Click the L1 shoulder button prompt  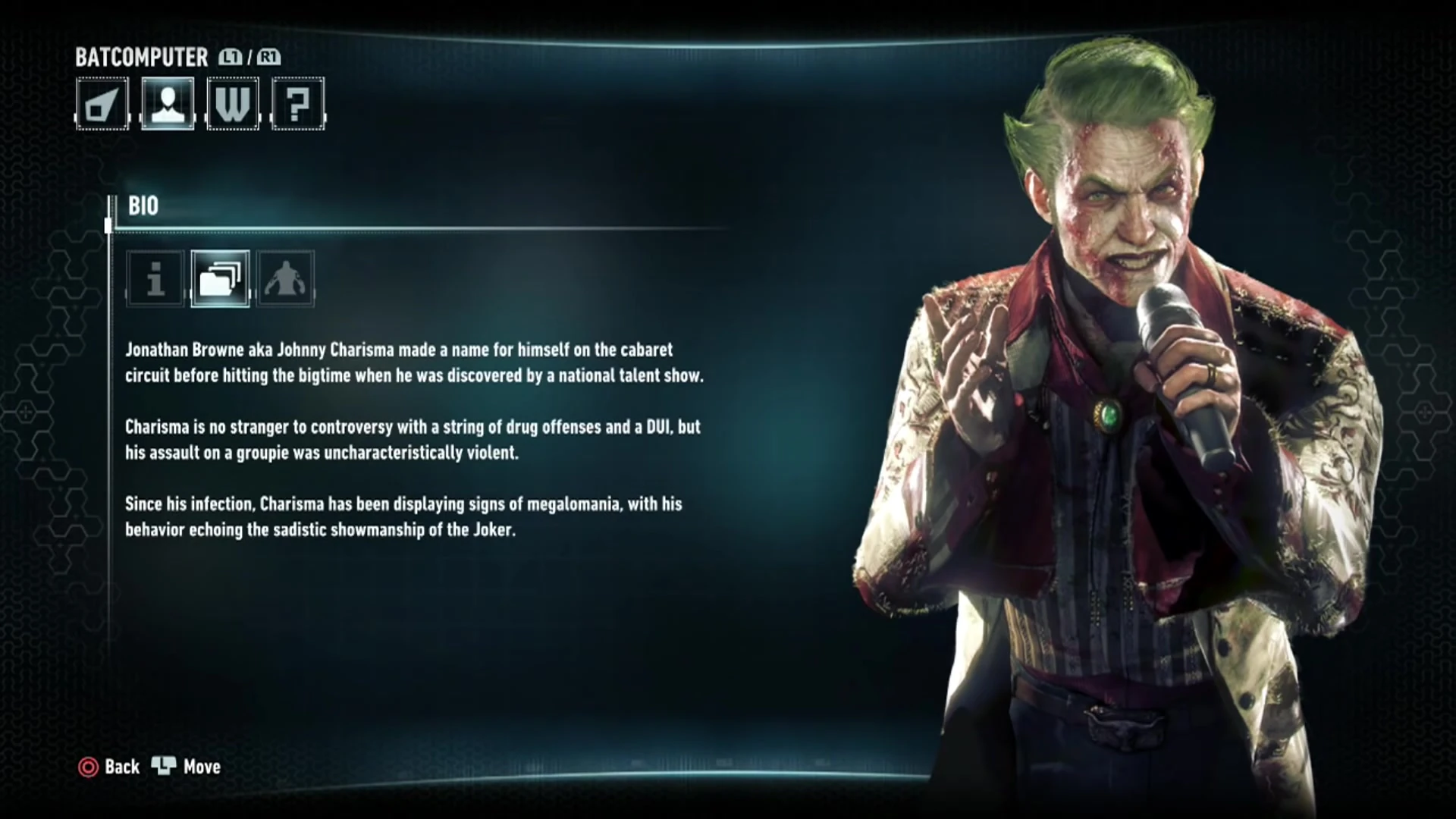(230, 58)
